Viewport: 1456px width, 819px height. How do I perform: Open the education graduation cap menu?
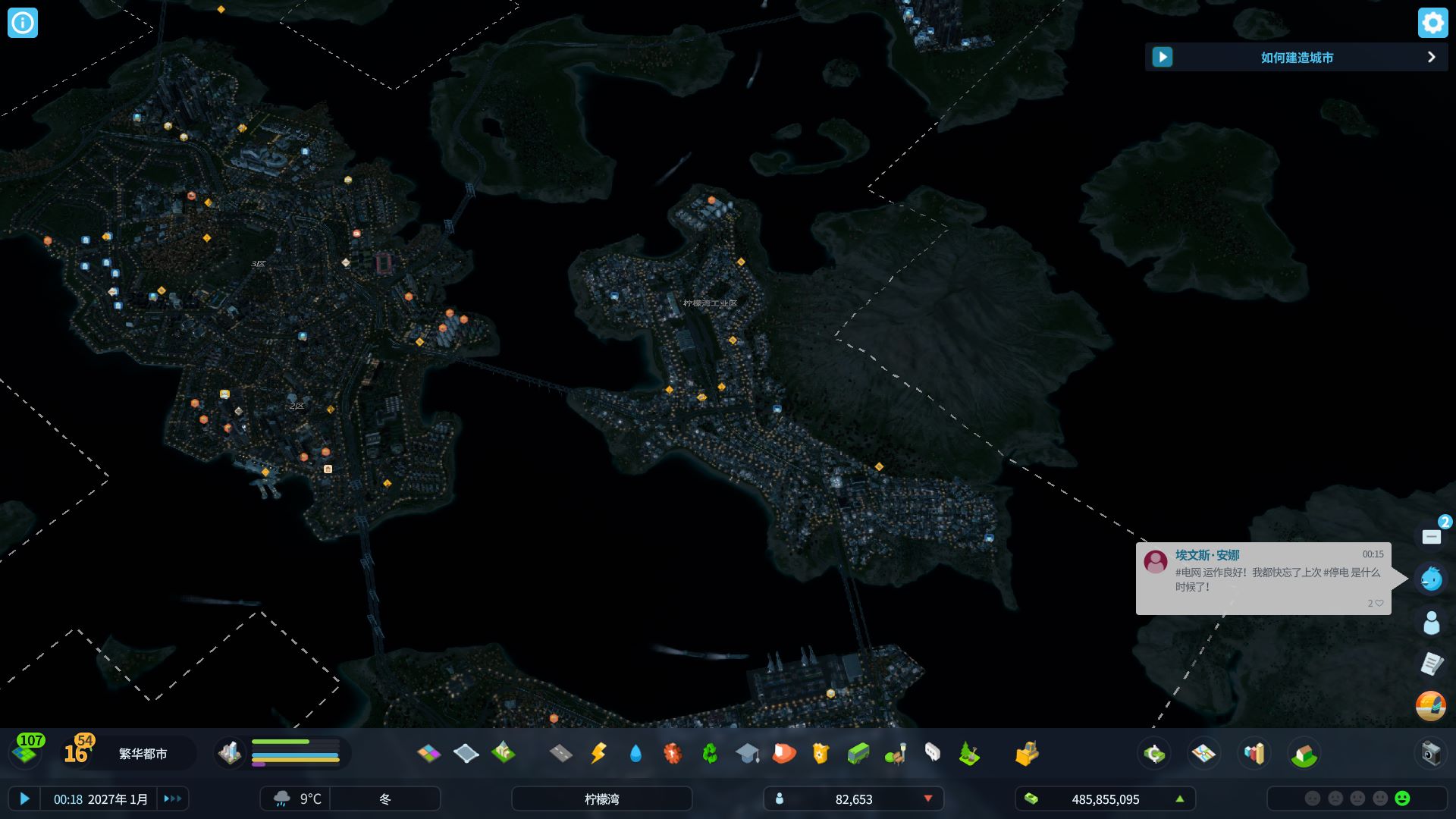(747, 753)
